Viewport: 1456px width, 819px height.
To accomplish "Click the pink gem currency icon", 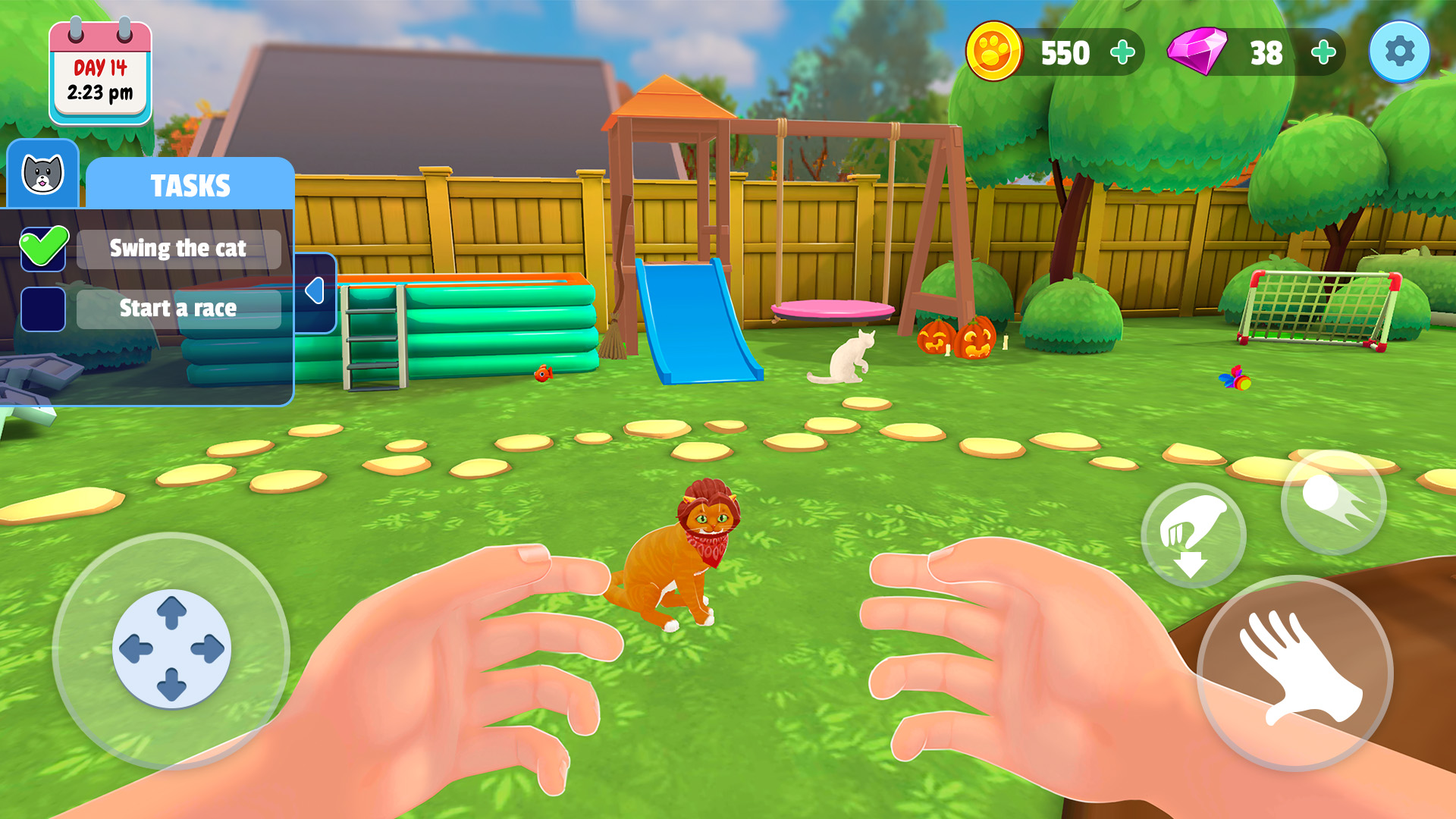I will coord(1195,52).
